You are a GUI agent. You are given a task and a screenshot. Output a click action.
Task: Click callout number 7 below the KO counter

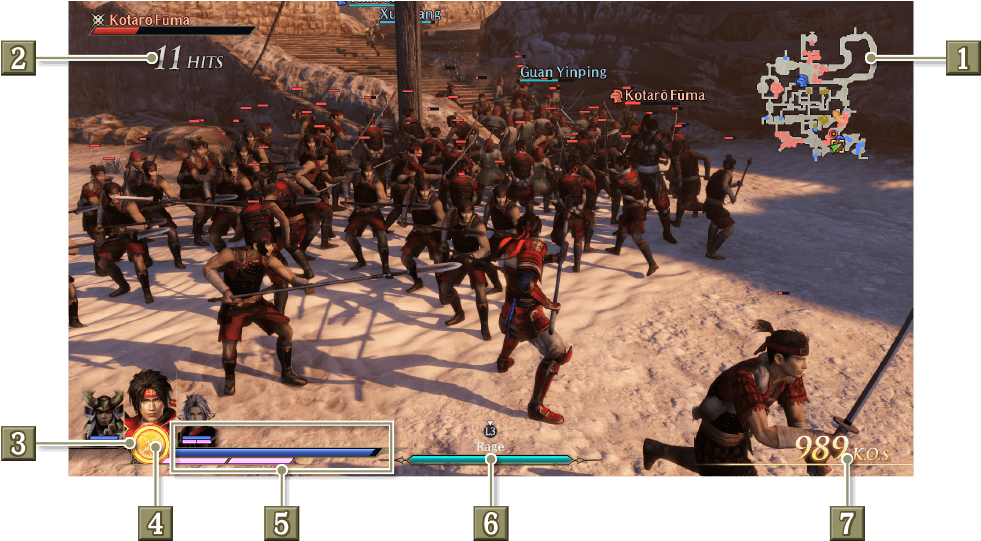[x=846, y=520]
